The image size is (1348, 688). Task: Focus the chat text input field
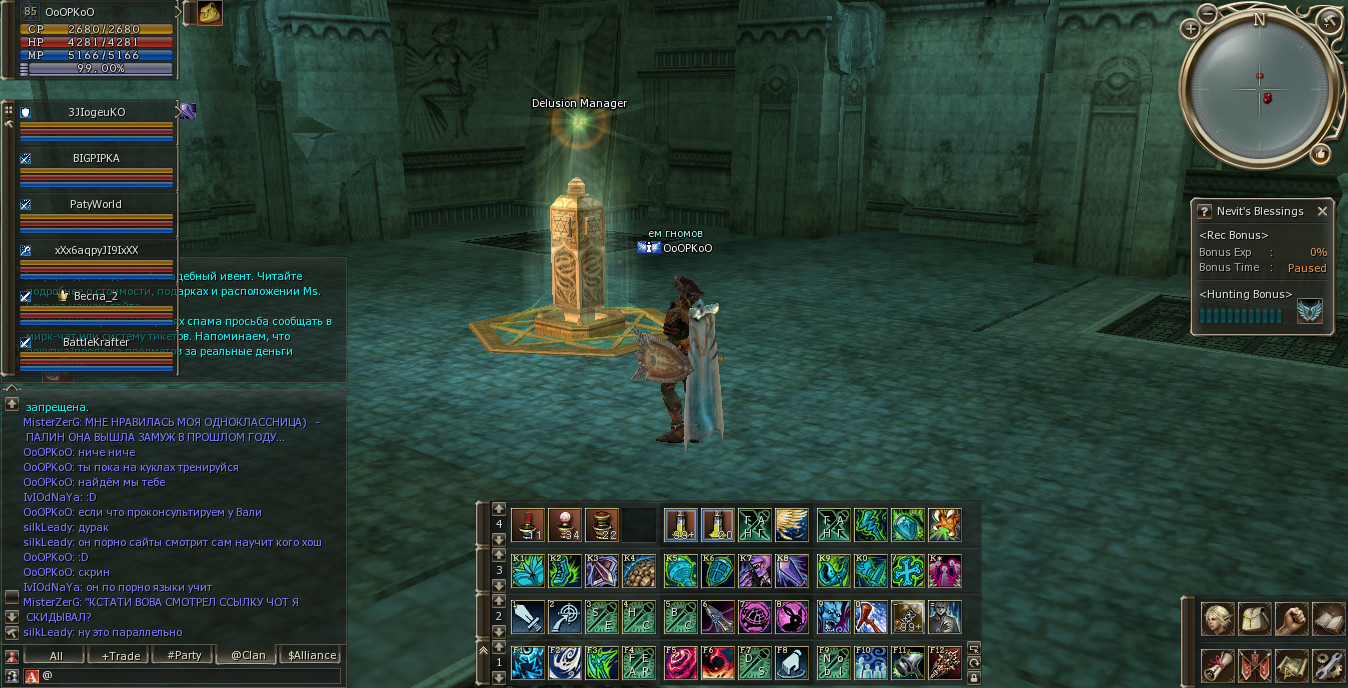pyautogui.click(x=190, y=677)
